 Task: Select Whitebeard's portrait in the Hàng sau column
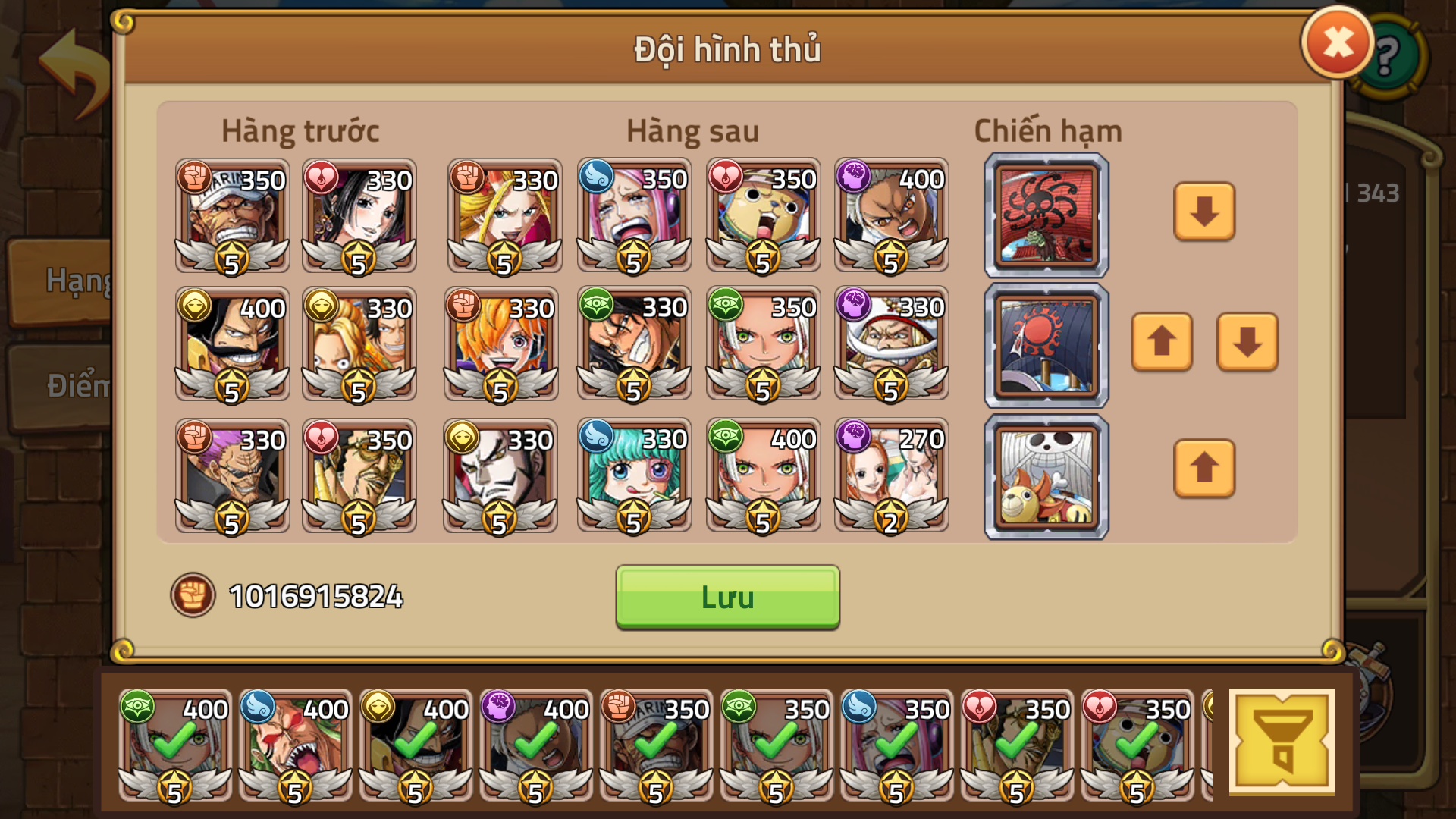890,344
